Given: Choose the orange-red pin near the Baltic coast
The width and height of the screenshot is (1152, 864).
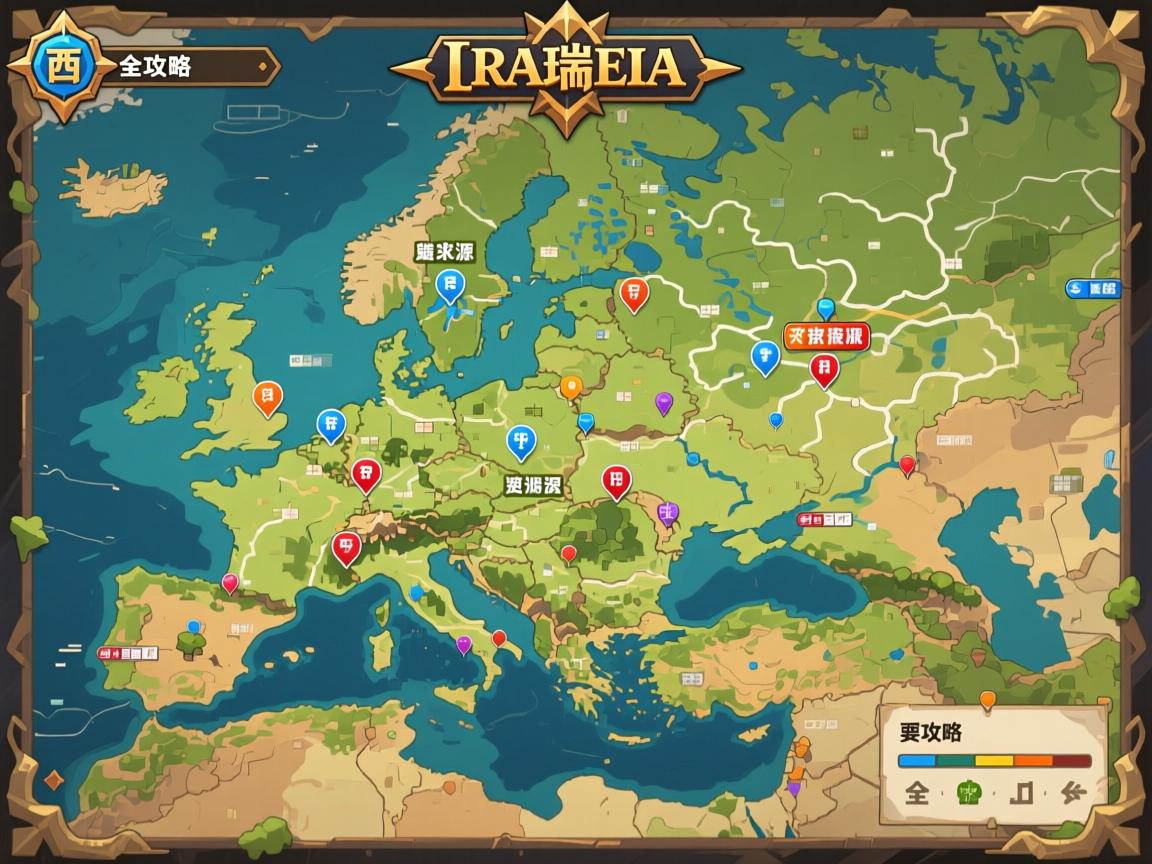Looking at the screenshot, I should click(x=634, y=292).
